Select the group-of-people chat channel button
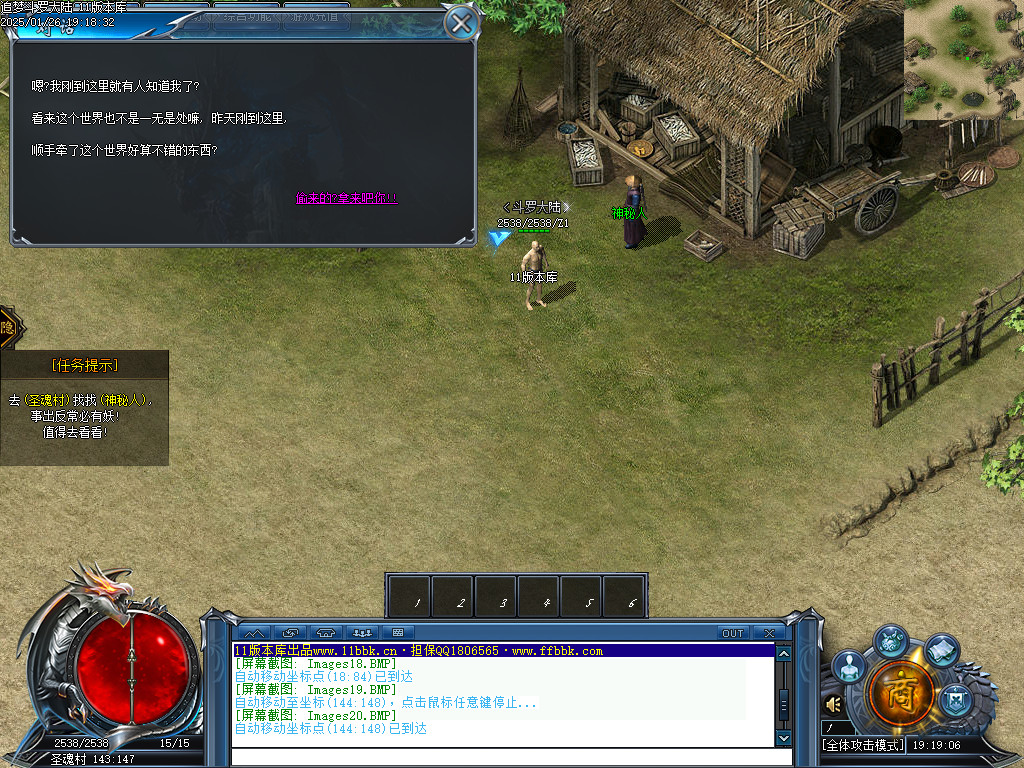This screenshot has width=1024, height=768. pos(362,633)
